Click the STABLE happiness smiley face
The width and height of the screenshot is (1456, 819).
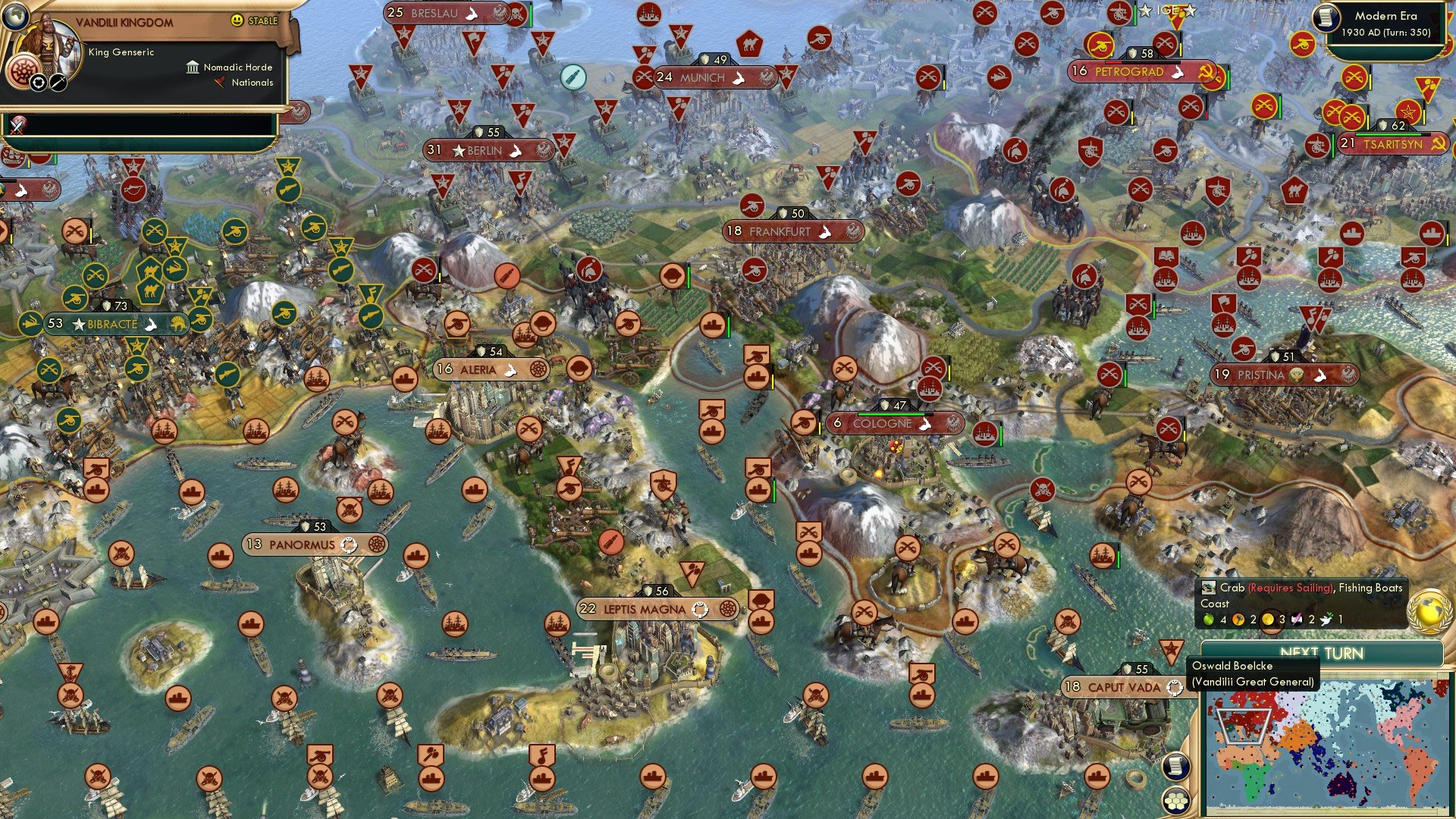click(x=237, y=20)
